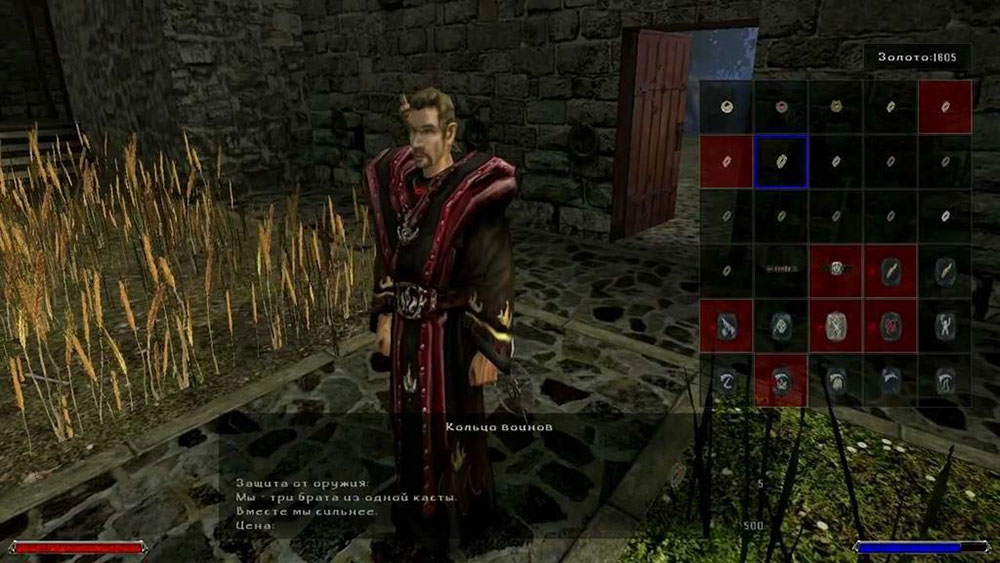The height and width of the screenshot is (563, 1000).
Task: Pick the feather rune on dark background
Action: point(945,271)
